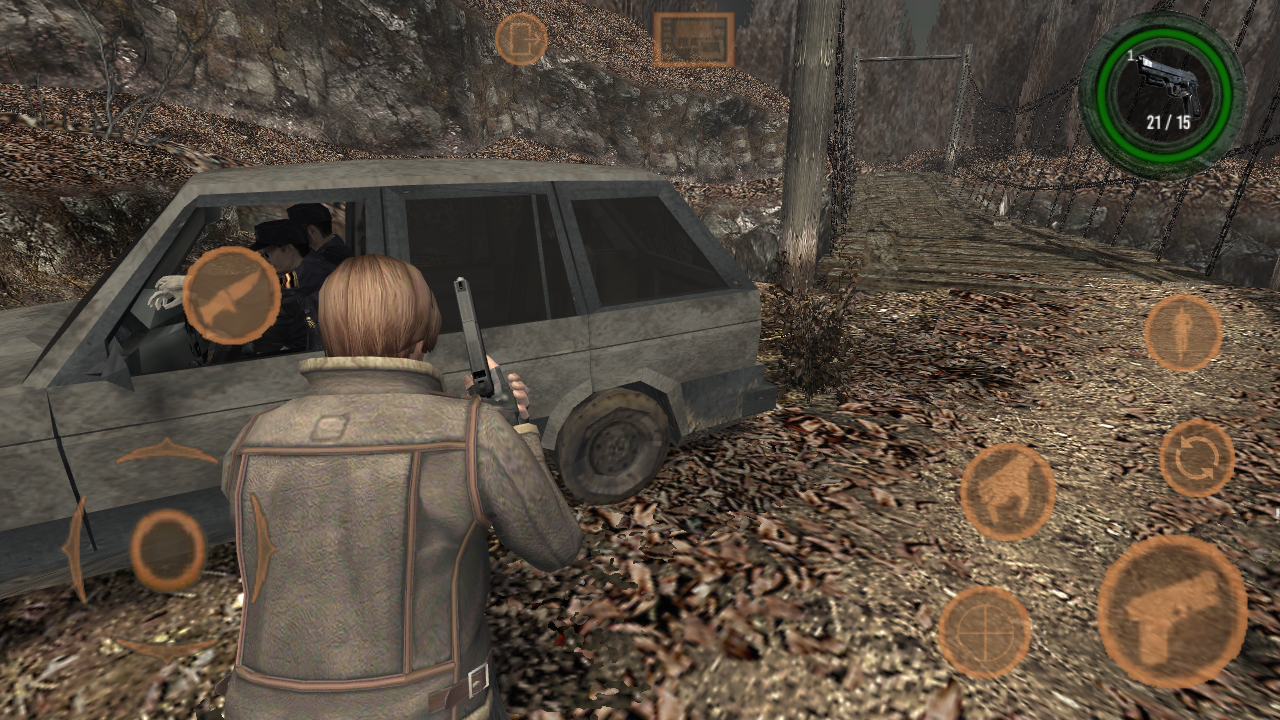
Task: Open the pause menu door-exit icon
Action: click(521, 40)
